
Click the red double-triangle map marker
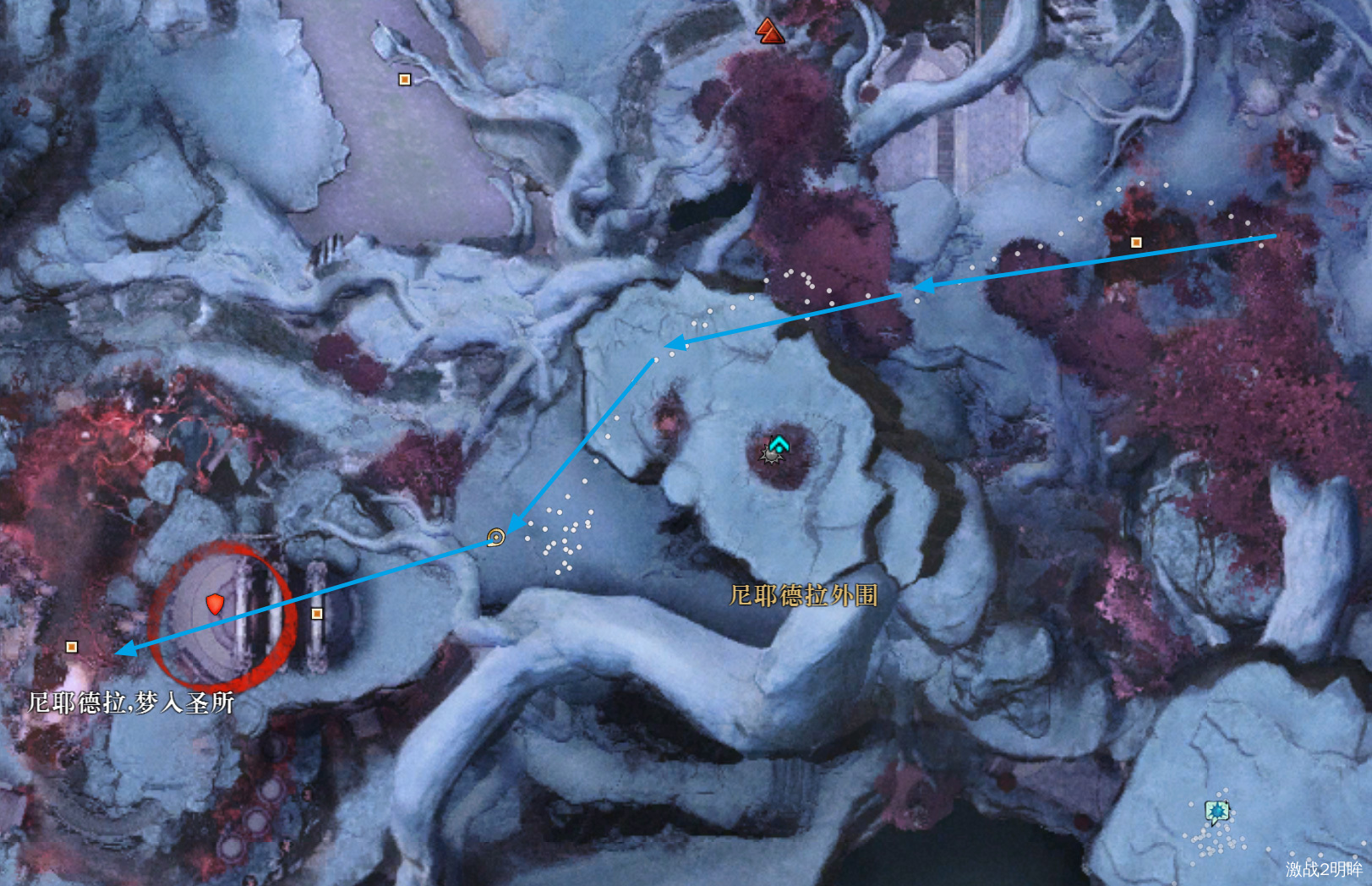pyautogui.click(x=769, y=31)
